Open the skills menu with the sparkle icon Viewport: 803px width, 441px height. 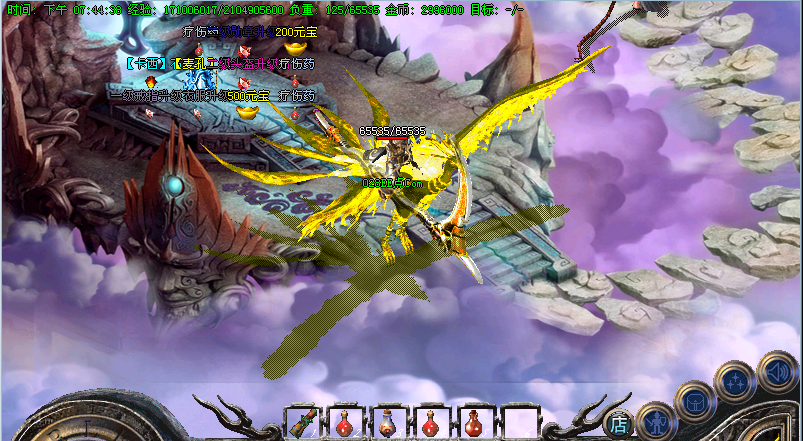(736, 381)
